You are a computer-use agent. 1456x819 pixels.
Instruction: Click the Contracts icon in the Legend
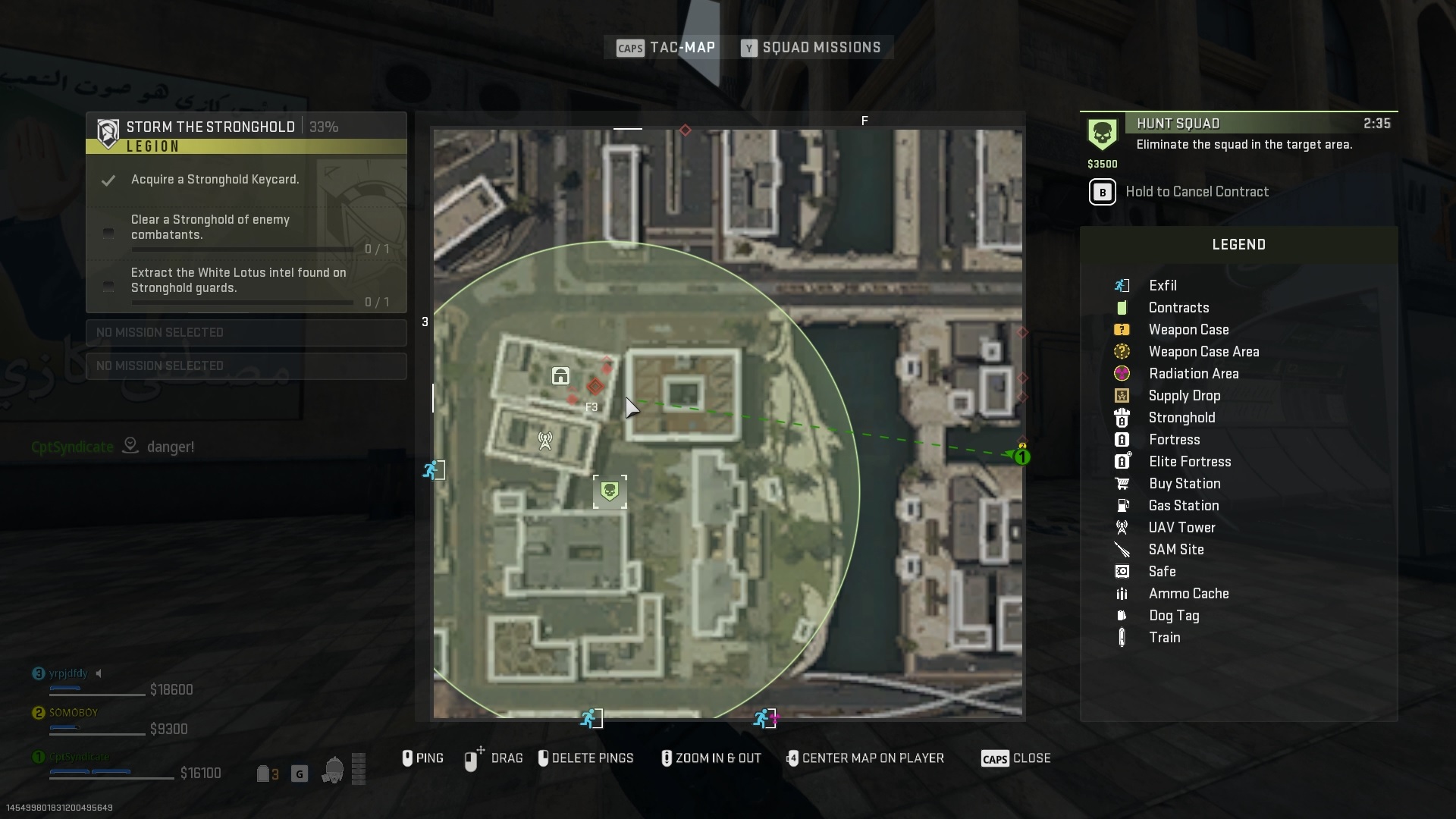(x=1122, y=308)
